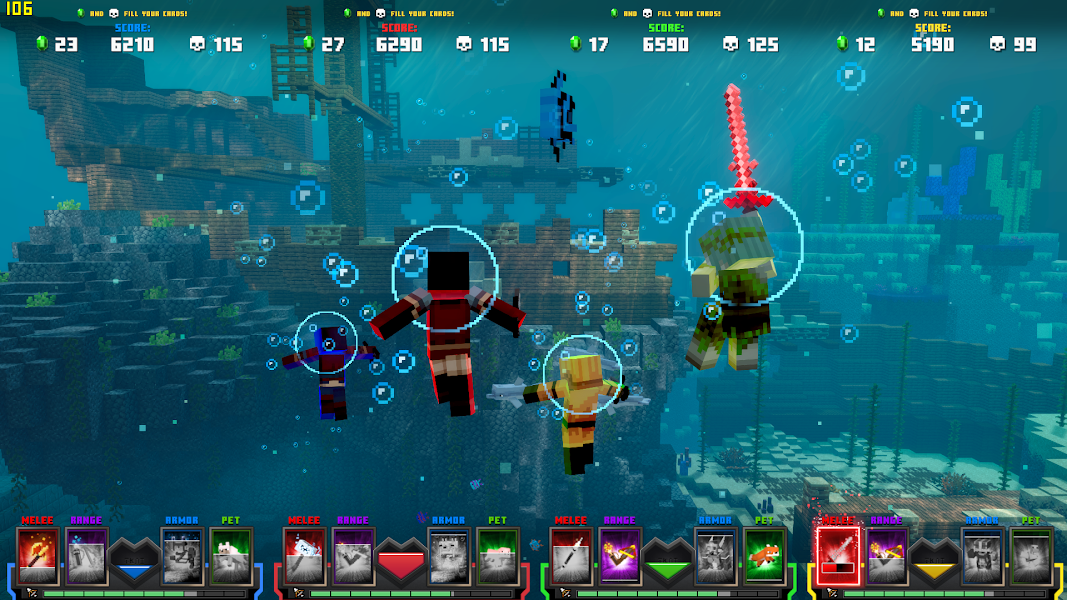
Task: Pick the red player's pink pig Pet card
Action: pos(498,556)
